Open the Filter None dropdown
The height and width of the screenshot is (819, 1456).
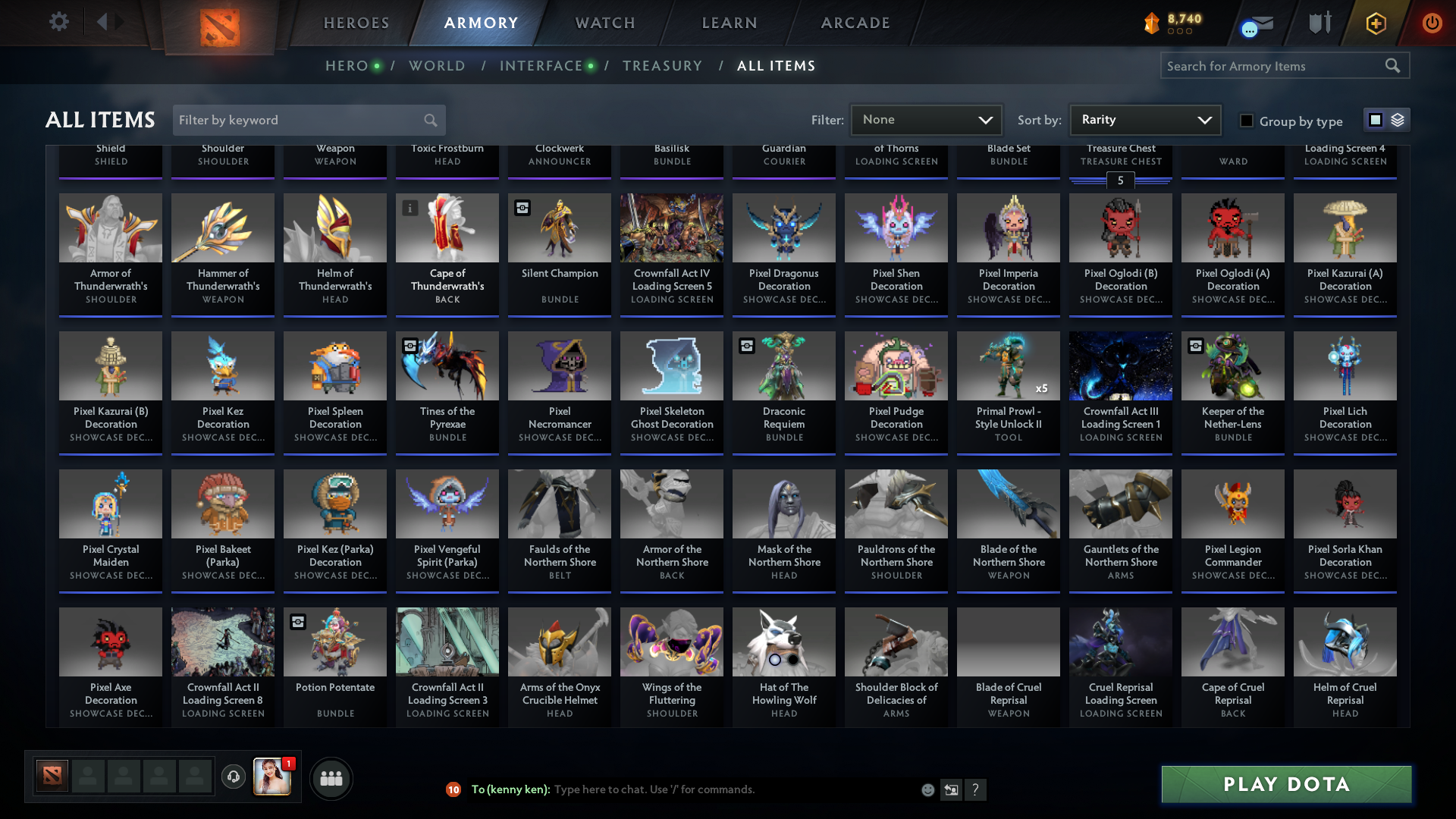pos(925,119)
